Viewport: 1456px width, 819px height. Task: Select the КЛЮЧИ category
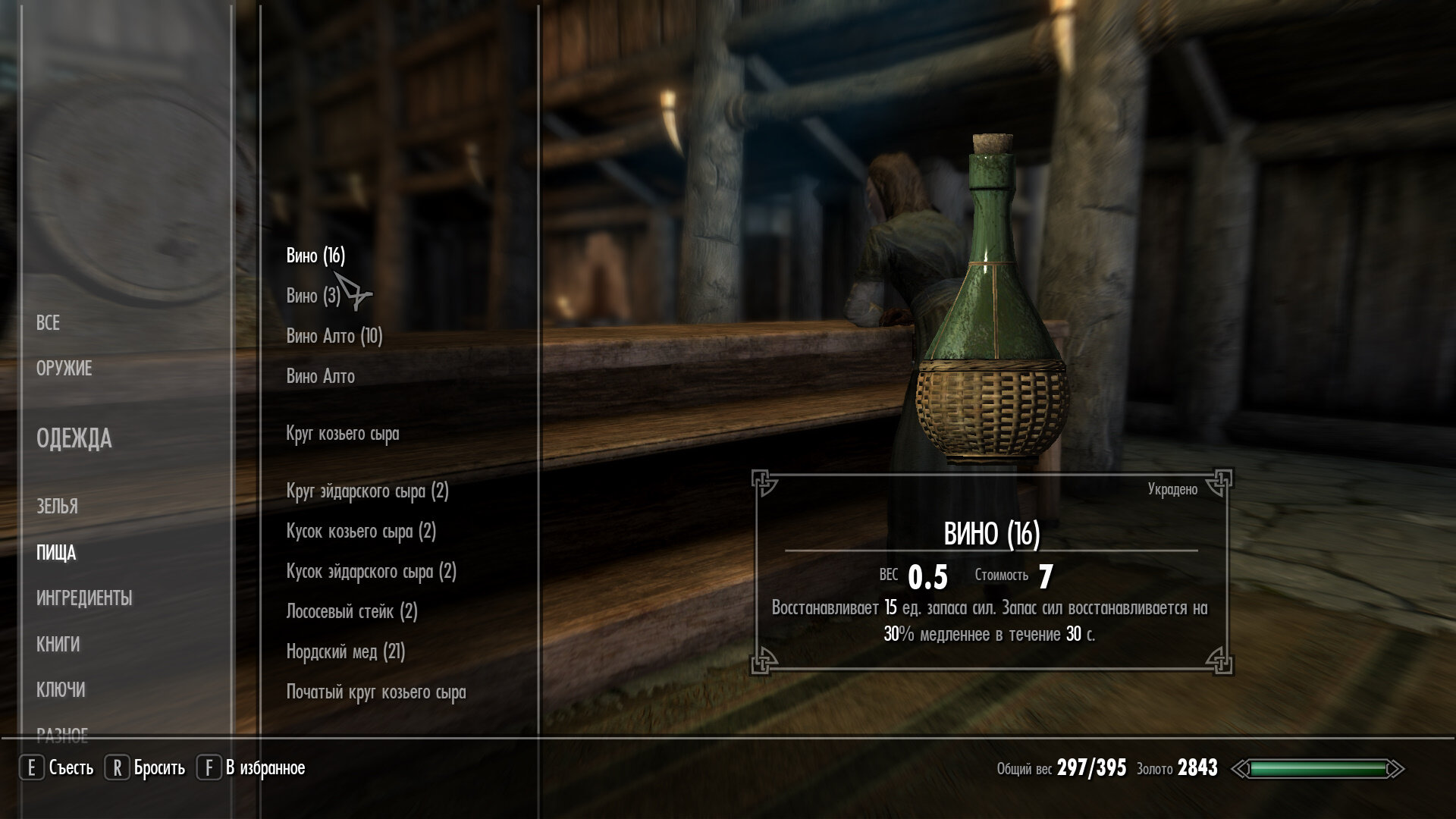tap(61, 690)
